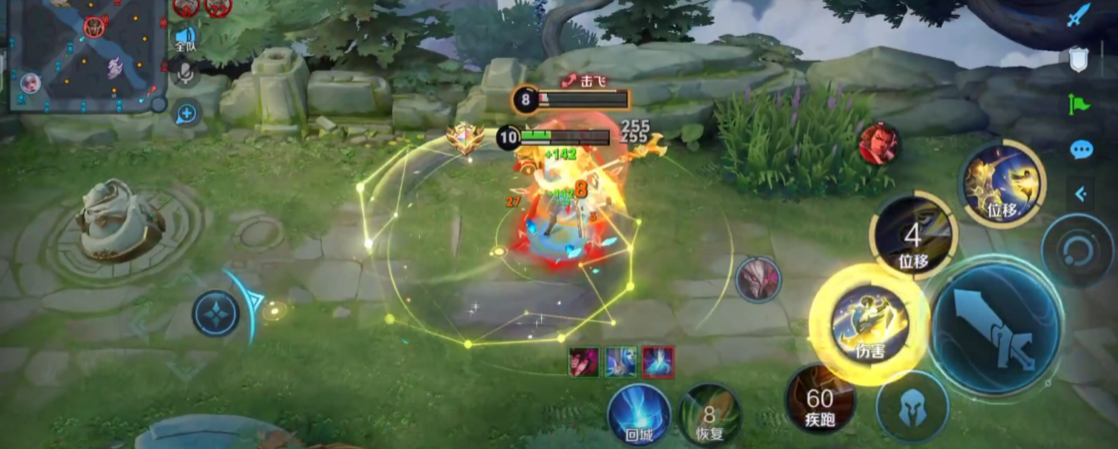Target the red enemy hero portrait
1118x449 pixels.
878,143
